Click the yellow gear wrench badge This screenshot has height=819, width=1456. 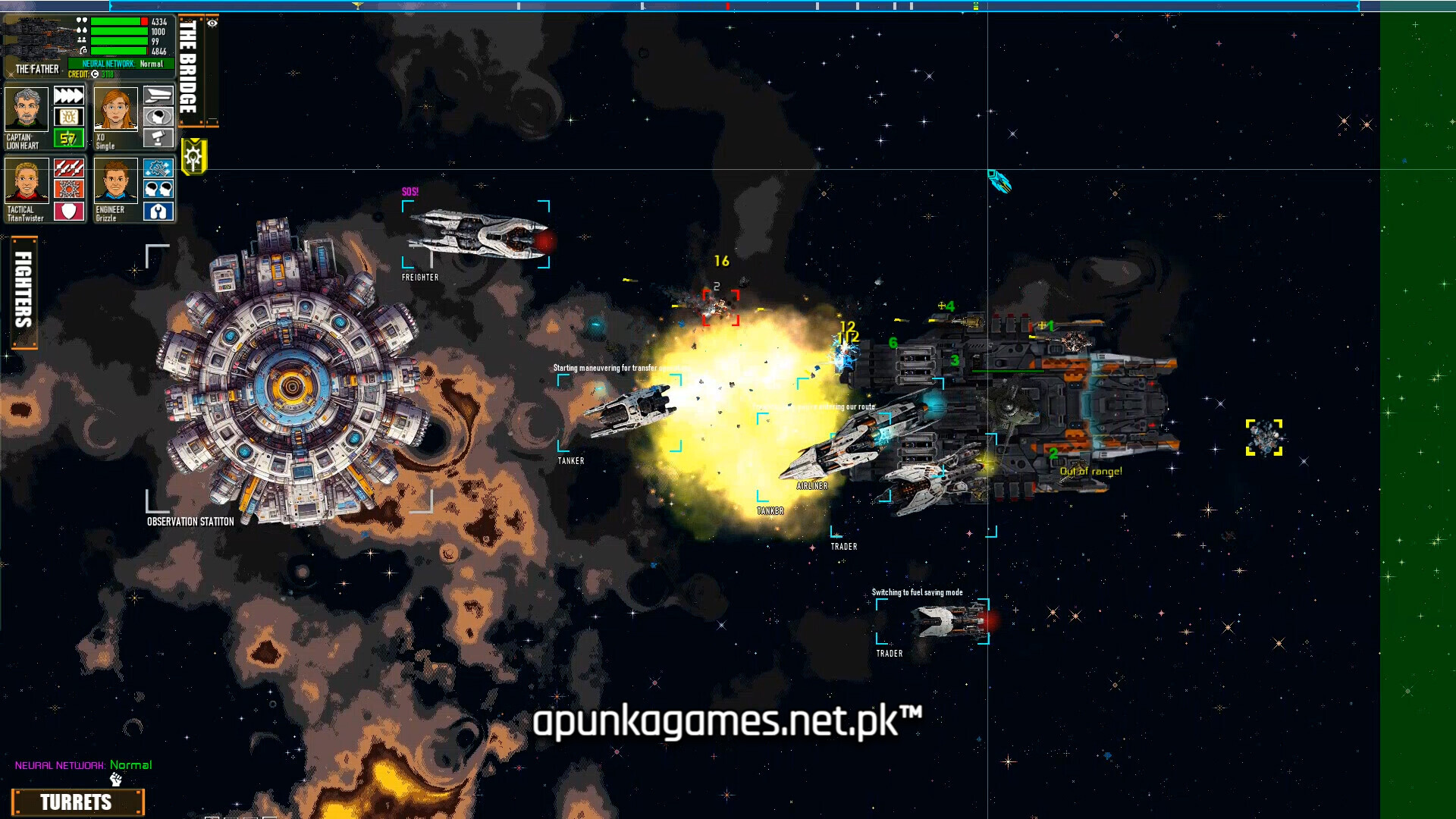(193, 157)
